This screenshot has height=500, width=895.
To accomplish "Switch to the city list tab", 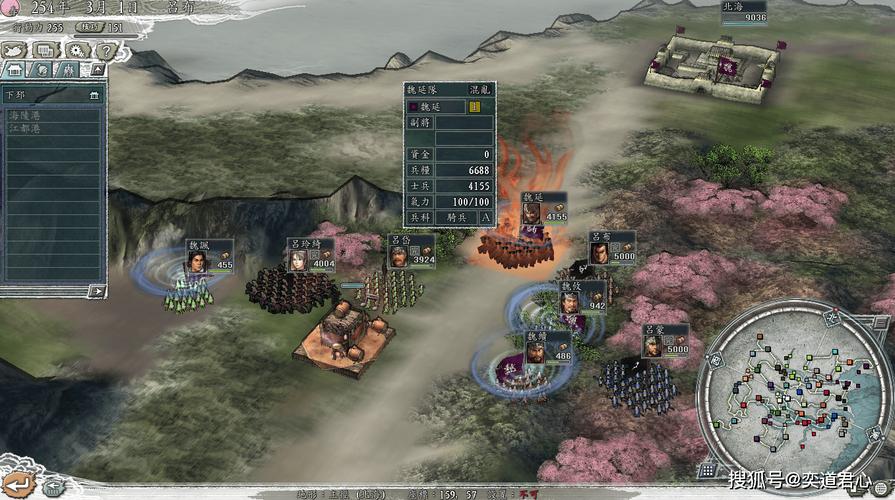I will tap(14, 71).
